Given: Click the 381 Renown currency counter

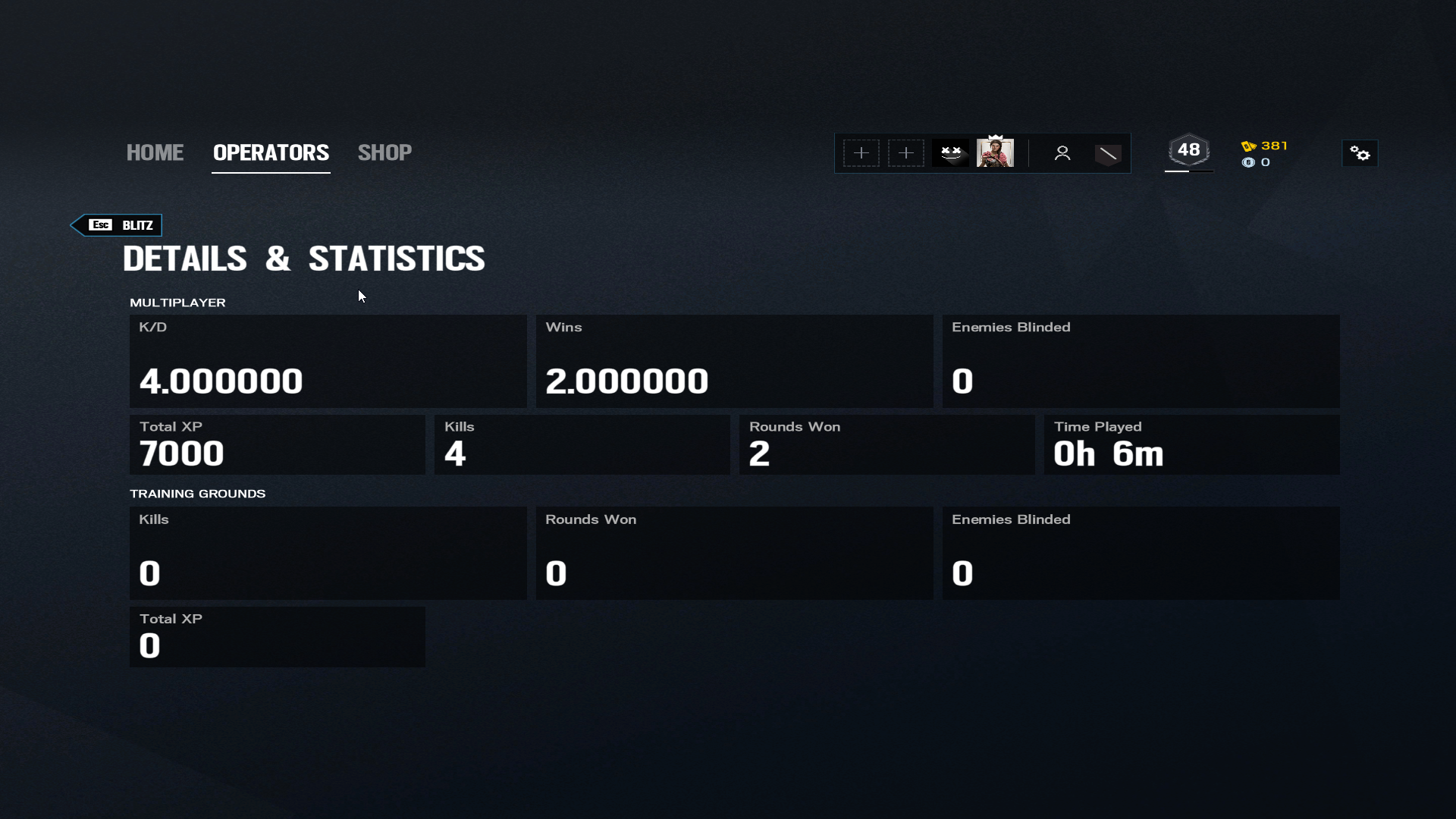Looking at the screenshot, I should pos(1265,146).
